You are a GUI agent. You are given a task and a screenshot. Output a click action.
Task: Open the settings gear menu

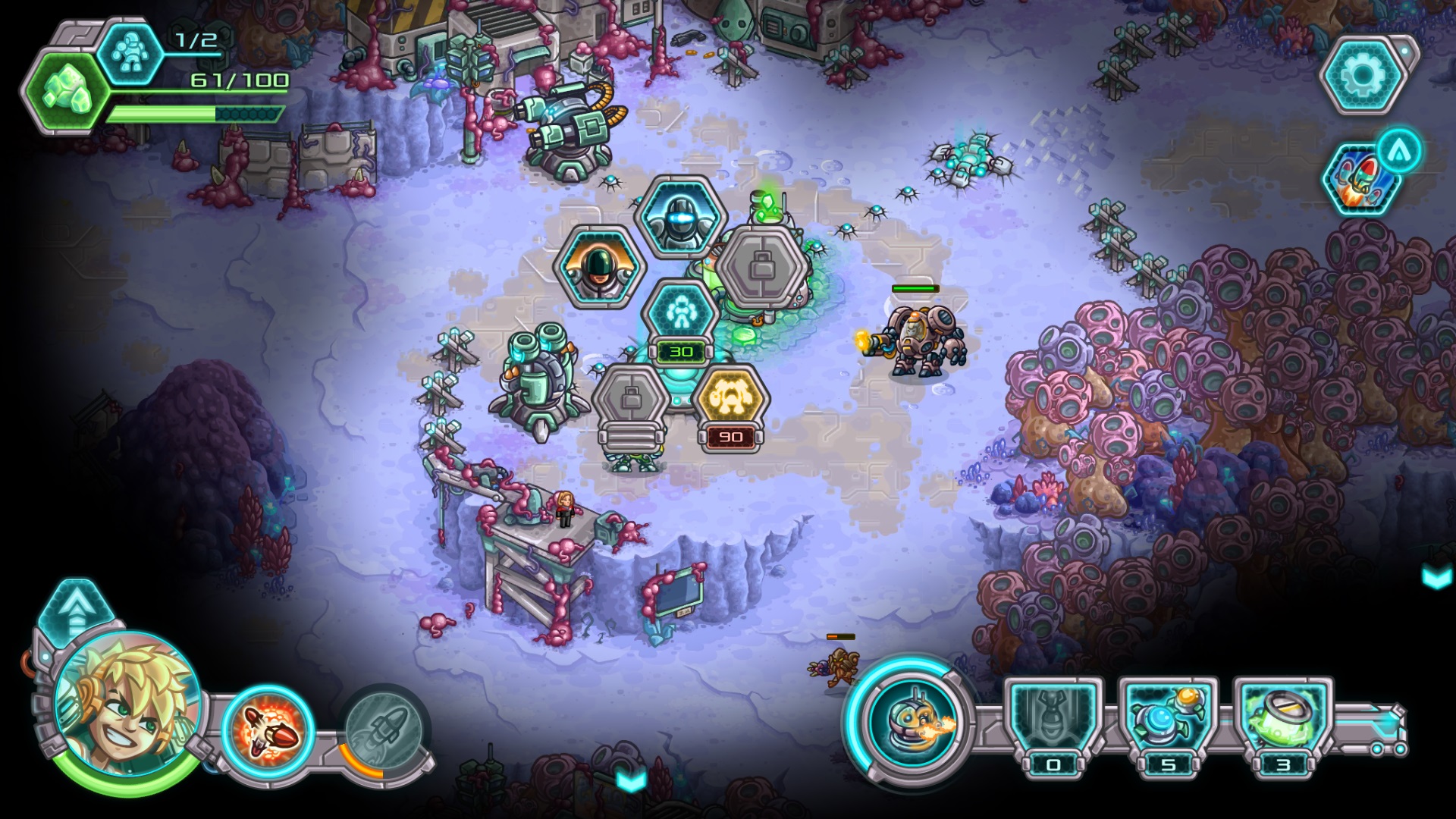pos(1364,76)
